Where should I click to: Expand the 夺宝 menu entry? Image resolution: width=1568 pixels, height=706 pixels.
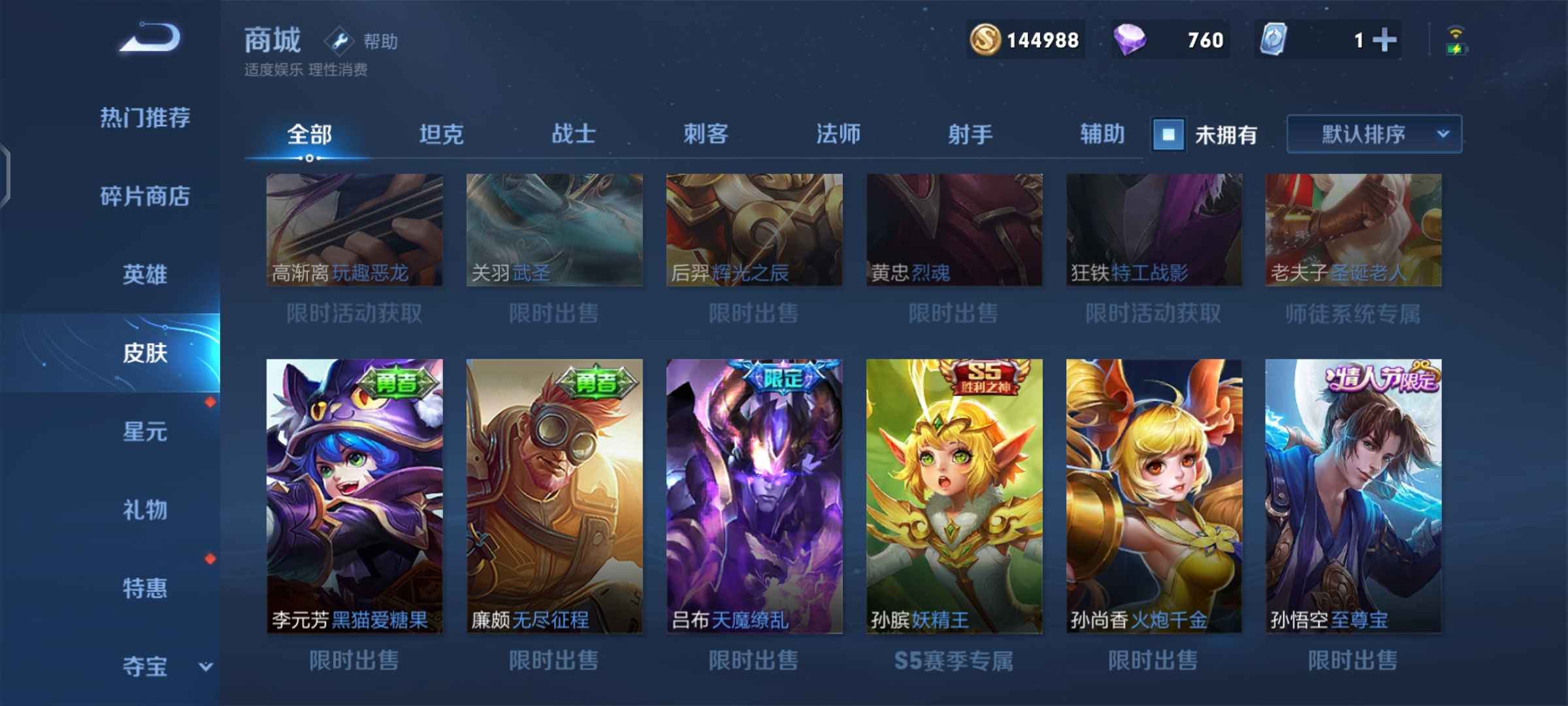163,667
